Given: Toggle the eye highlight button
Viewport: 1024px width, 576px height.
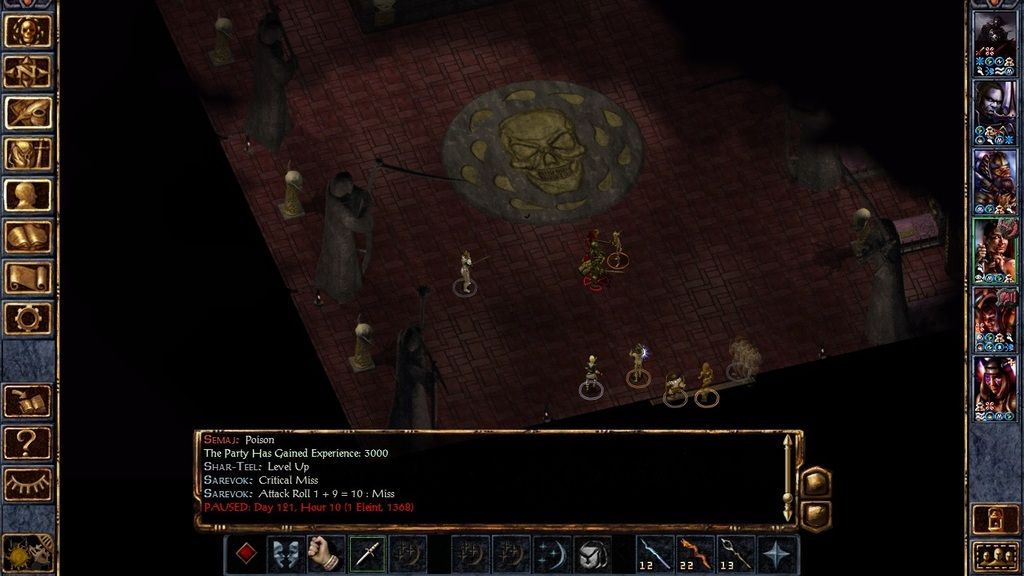Looking at the screenshot, I should click(28, 483).
